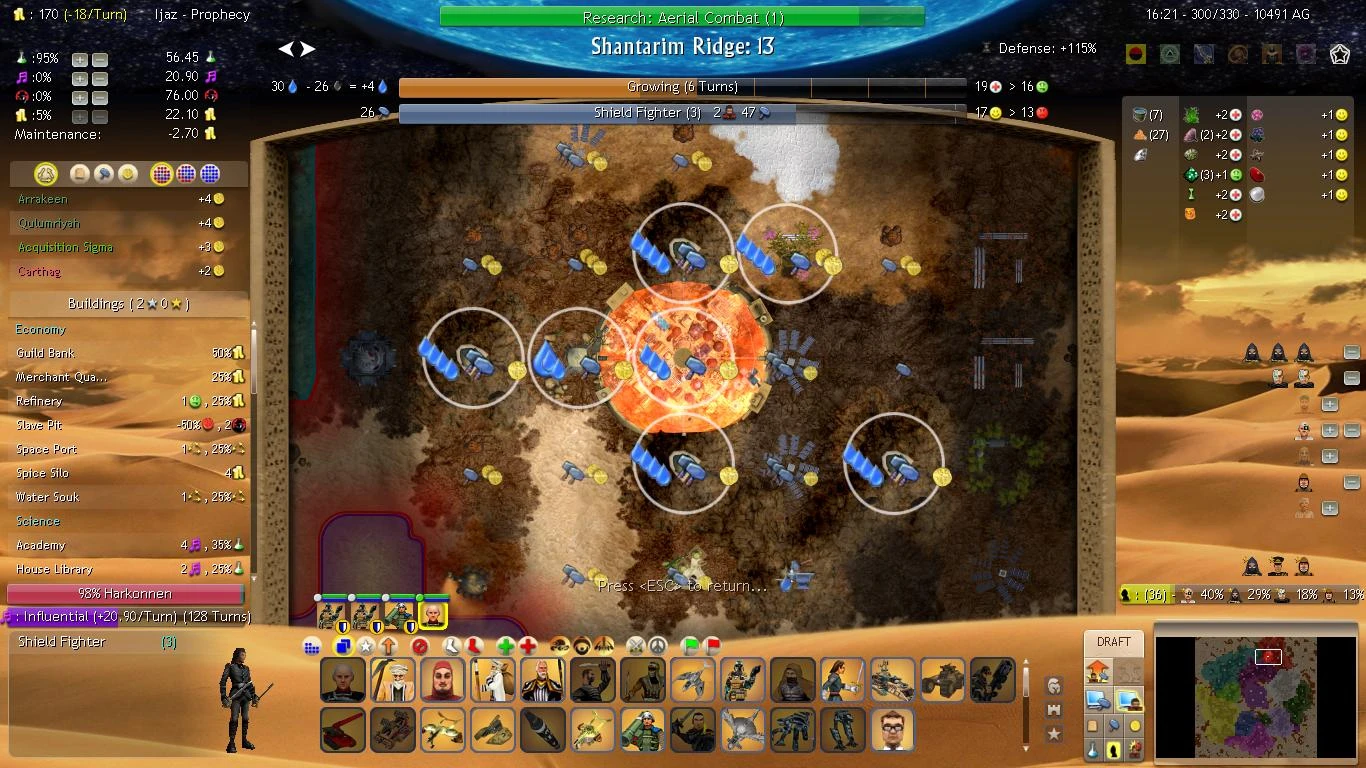Open the science flask icon in DRAFT panel
Screen dimensions: 1366x768
(x=1093, y=748)
